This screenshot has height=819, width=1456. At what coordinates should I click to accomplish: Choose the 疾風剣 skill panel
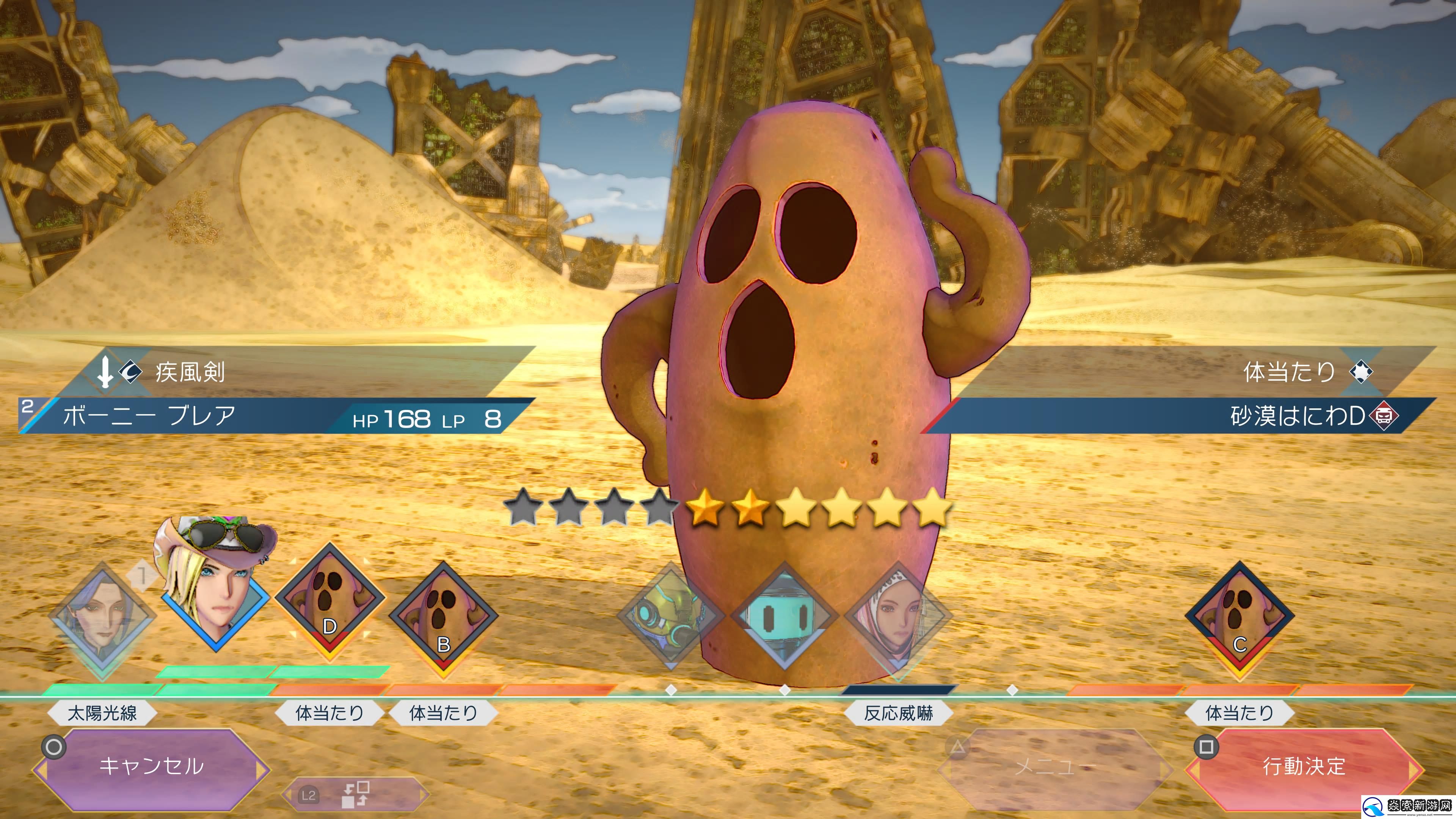pos(294,372)
